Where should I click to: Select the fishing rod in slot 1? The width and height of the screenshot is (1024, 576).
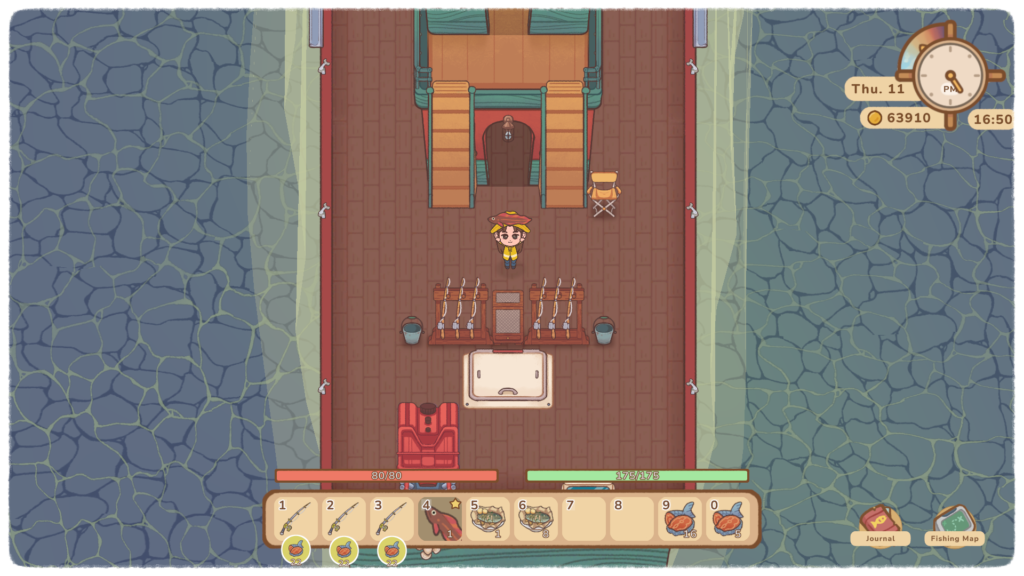click(296, 519)
